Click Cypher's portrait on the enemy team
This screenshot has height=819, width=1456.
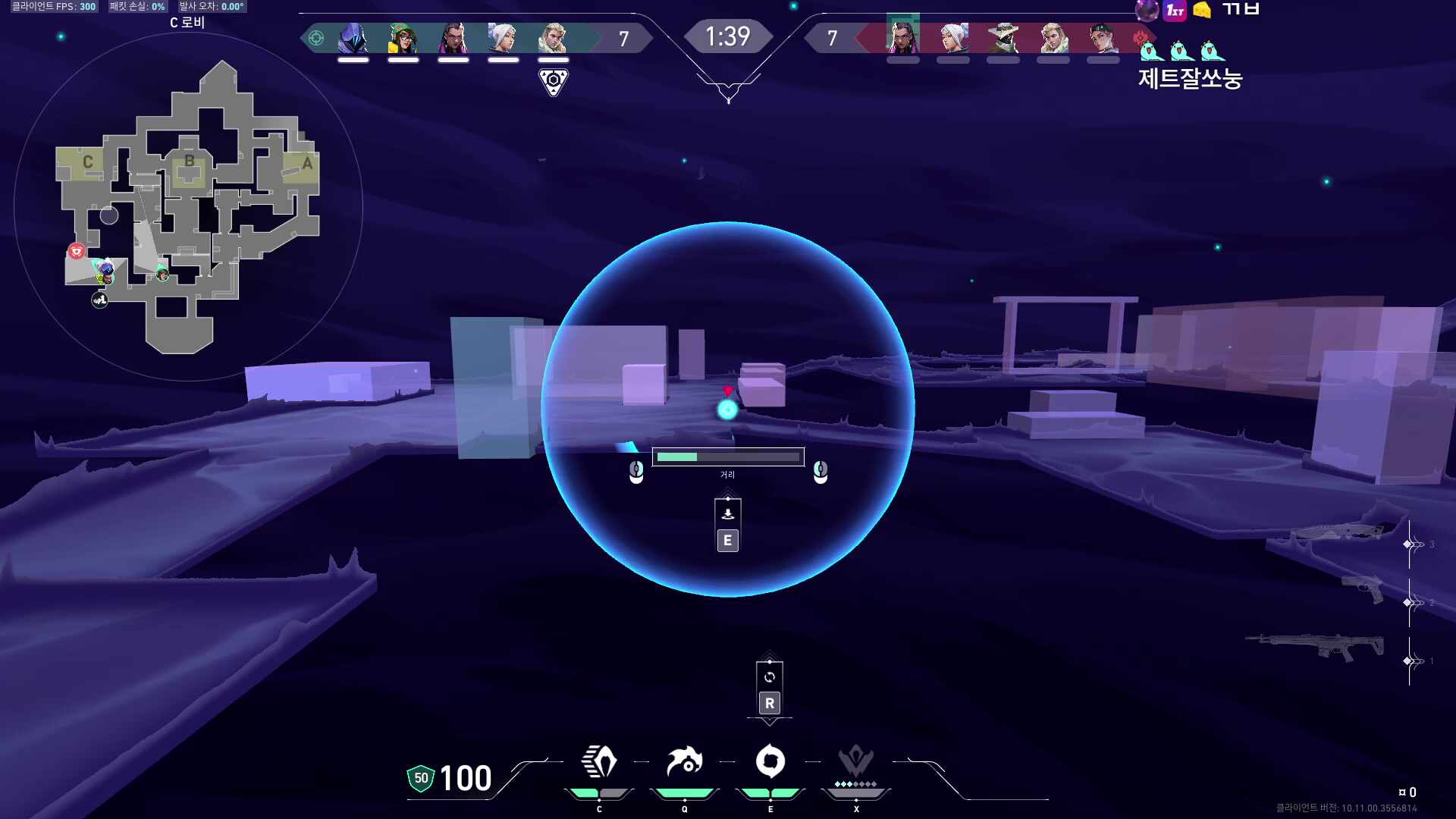click(x=1003, y=38)
